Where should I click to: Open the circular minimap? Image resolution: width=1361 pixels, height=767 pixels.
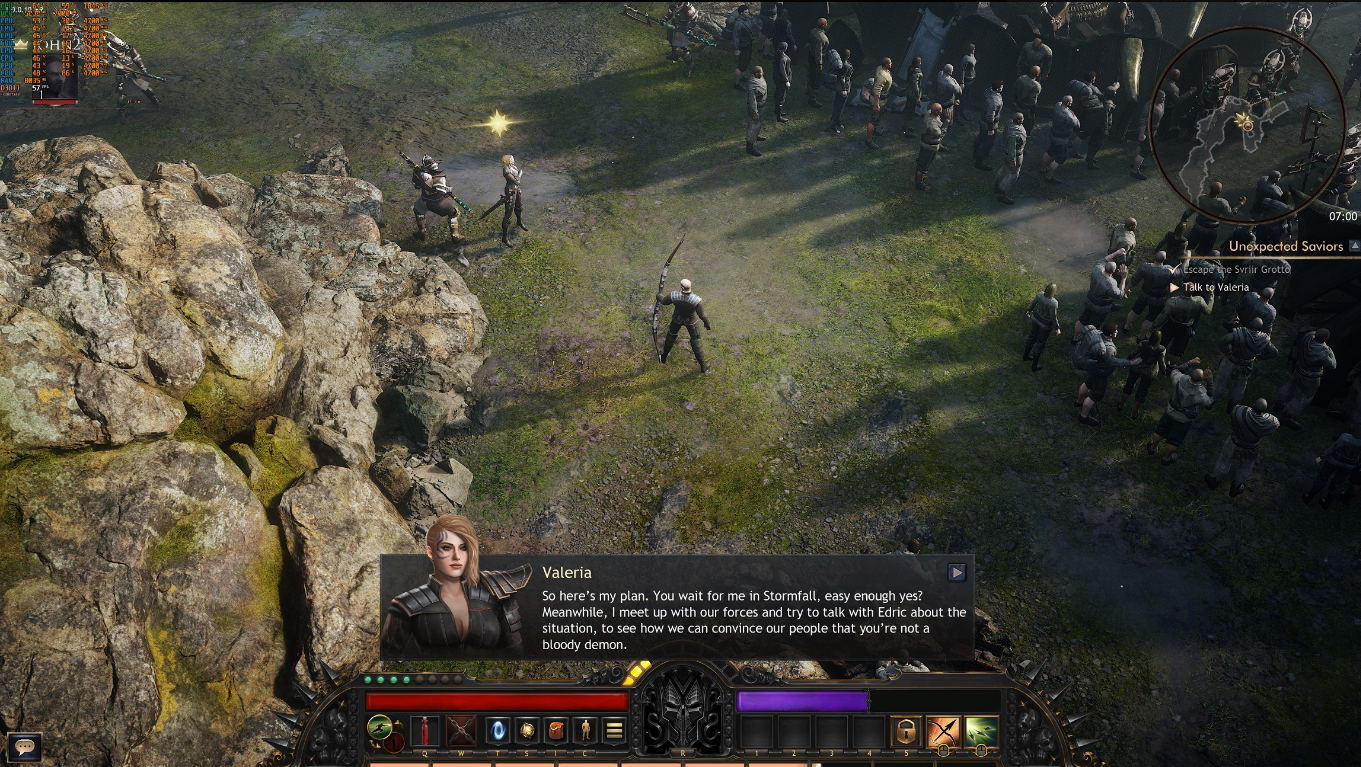(x=1244, y=122)
